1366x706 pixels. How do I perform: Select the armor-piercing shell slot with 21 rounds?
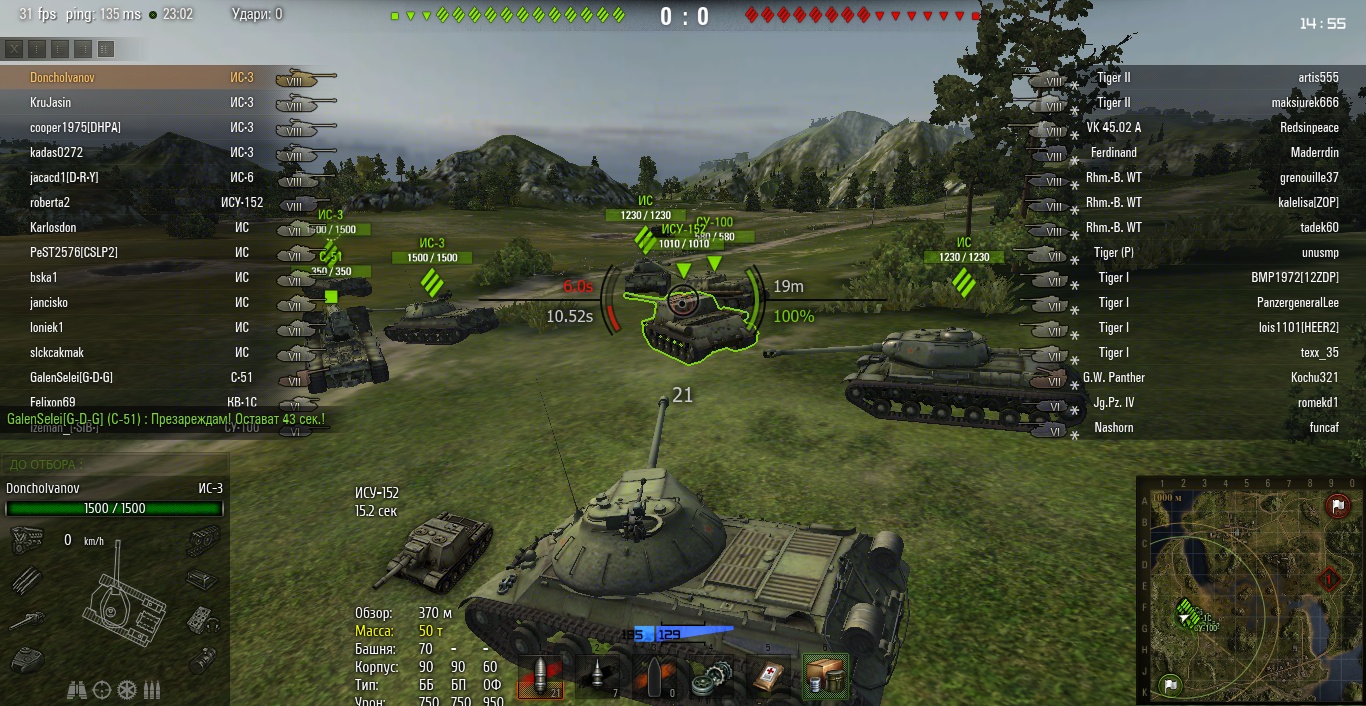[539, 676]
